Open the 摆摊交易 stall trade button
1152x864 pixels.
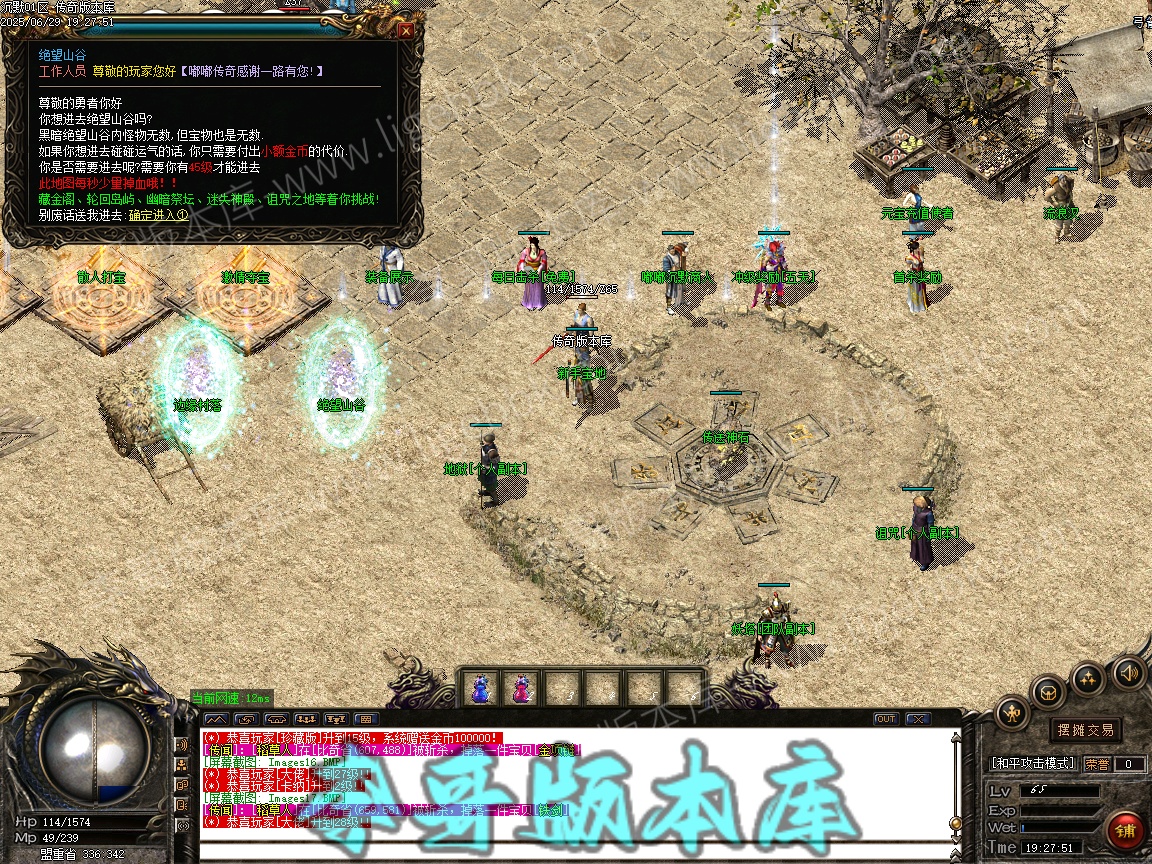point(1085,730)
